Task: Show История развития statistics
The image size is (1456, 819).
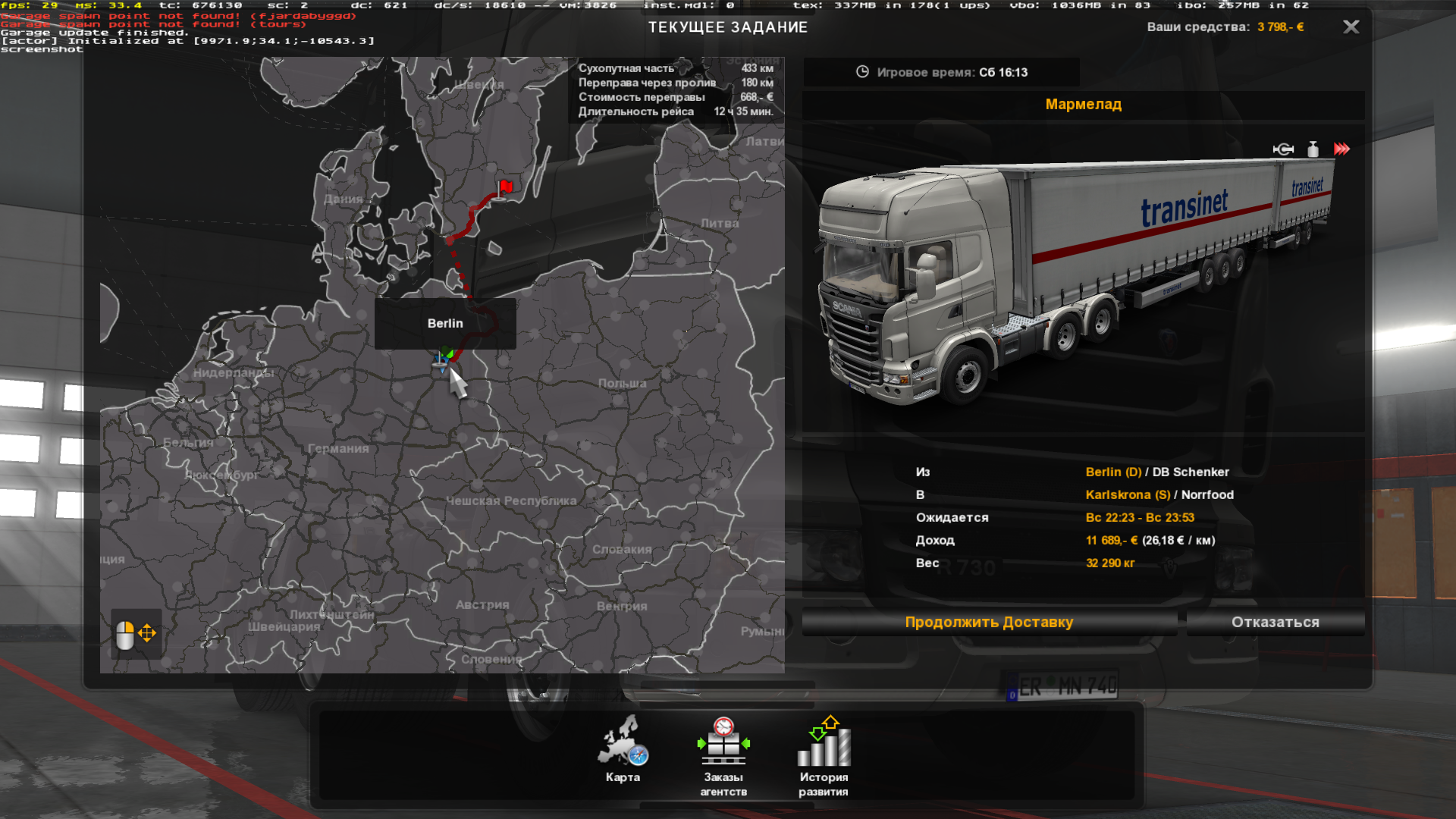Action: (x=824, y=756)
